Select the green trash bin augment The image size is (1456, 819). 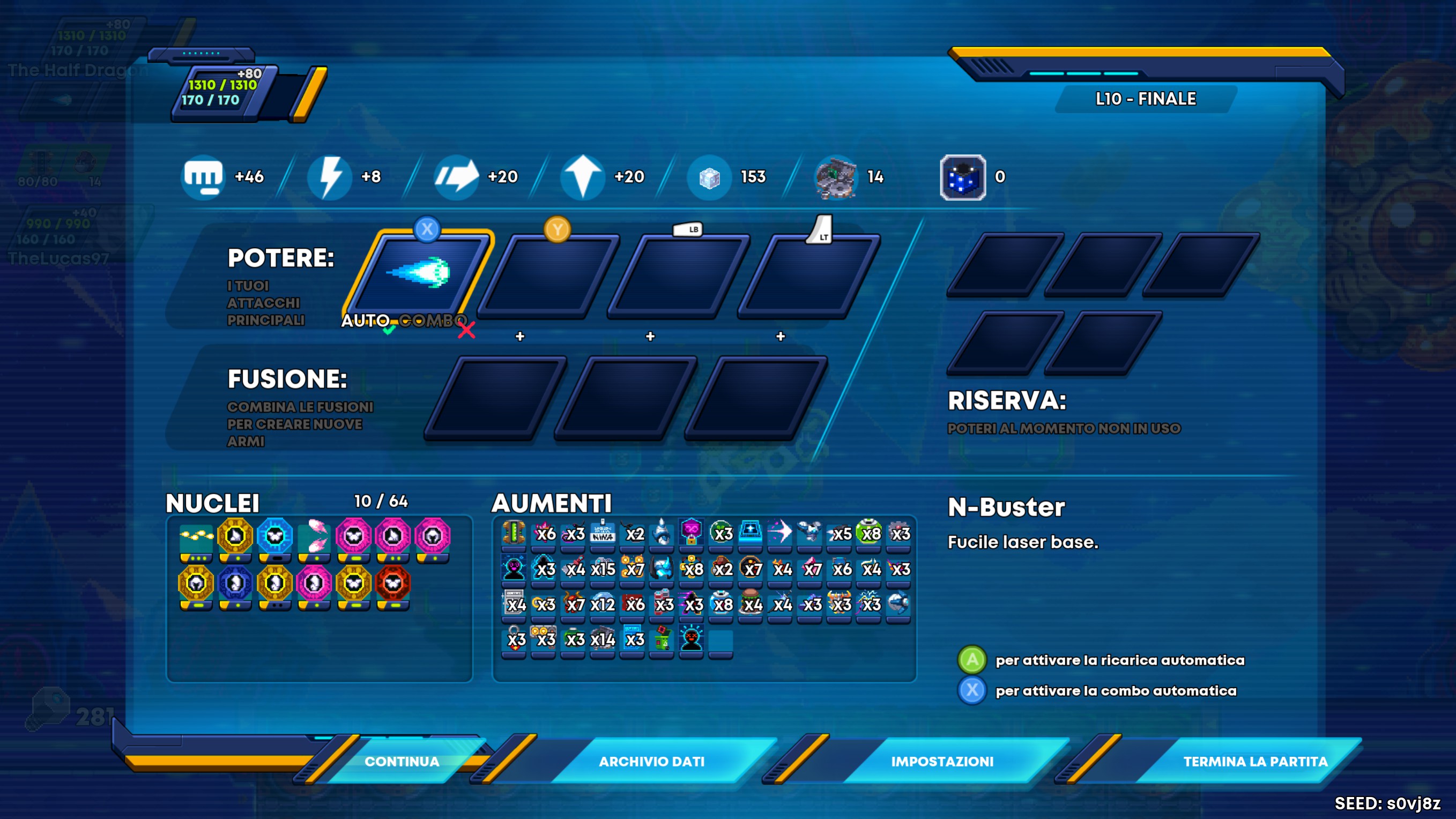(662, 639)
